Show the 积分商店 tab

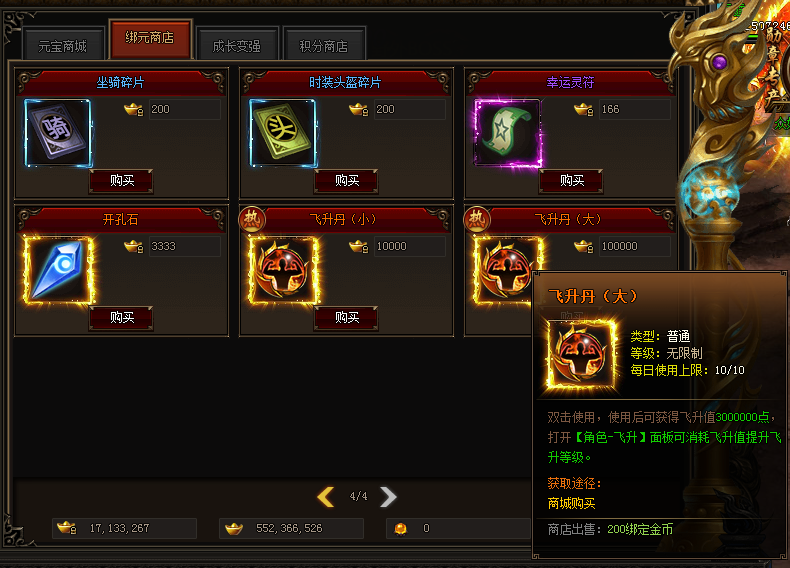323,46
